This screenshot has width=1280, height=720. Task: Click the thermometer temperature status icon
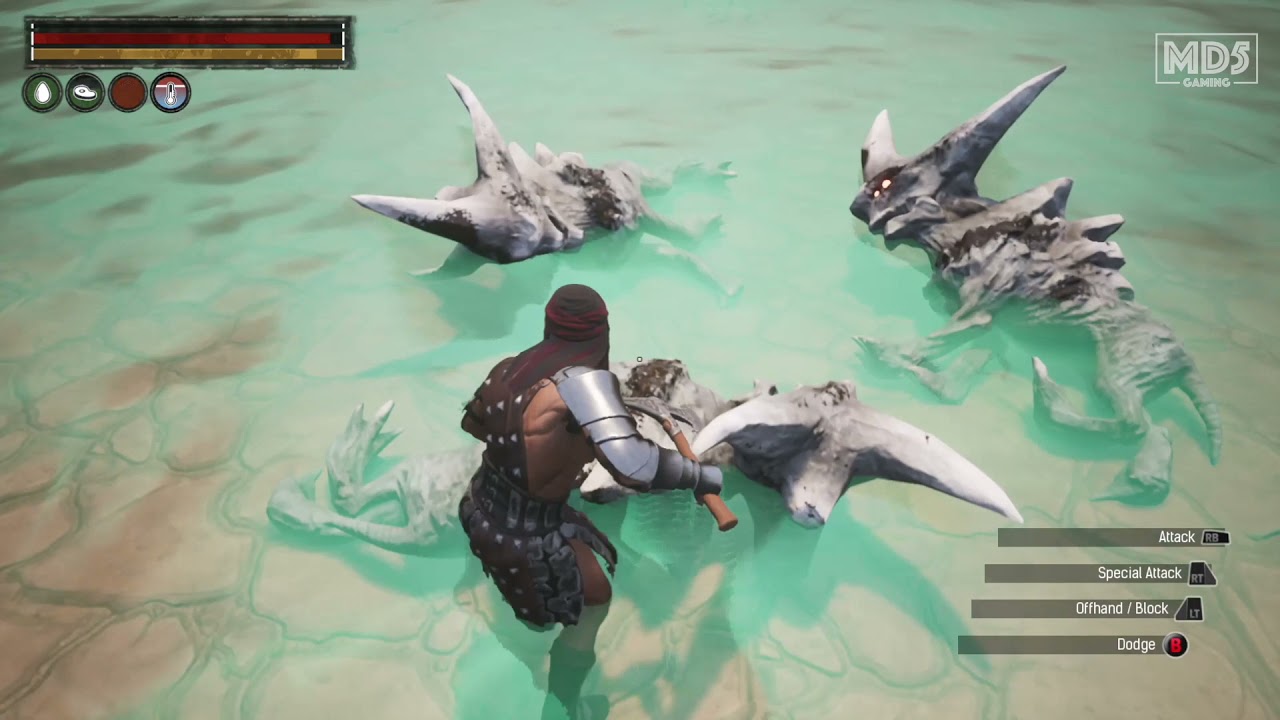(169, 93)
